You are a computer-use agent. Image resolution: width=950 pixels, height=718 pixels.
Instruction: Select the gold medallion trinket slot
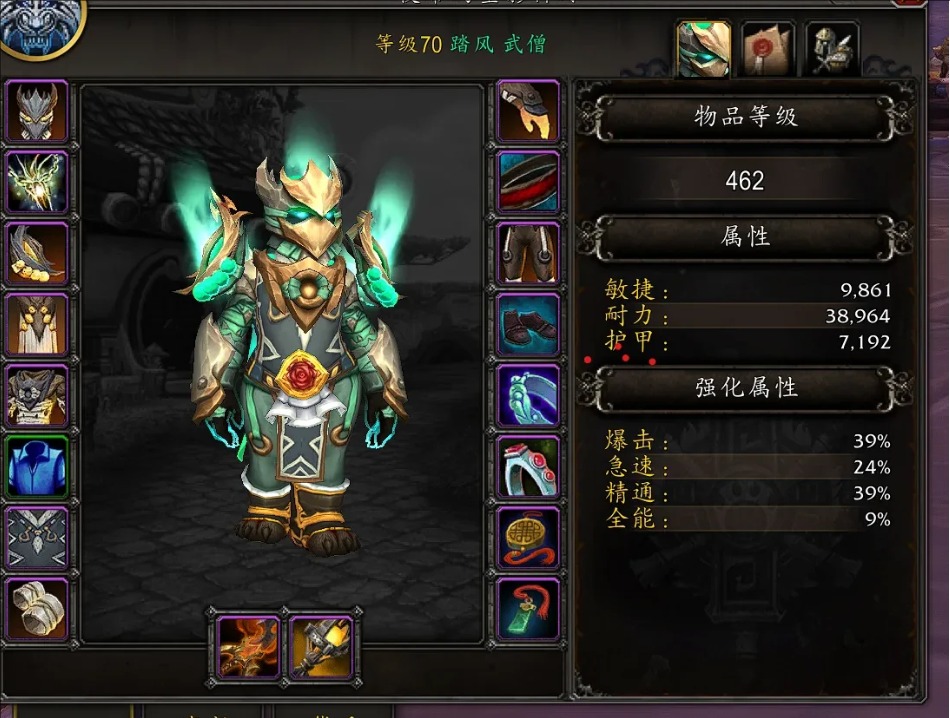click(x=528, y=537)
